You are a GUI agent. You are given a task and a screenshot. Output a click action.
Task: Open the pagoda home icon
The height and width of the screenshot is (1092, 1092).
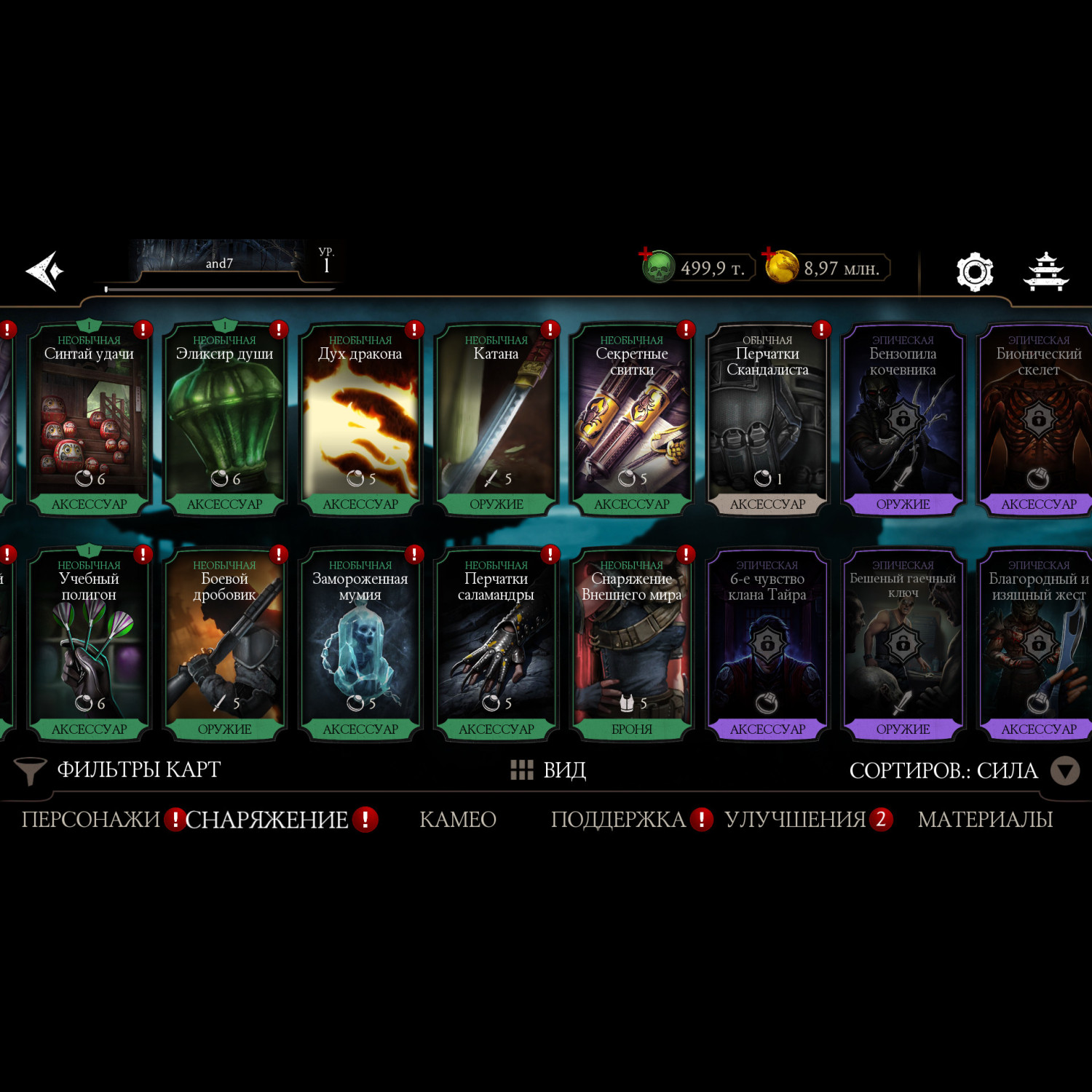1045,272
